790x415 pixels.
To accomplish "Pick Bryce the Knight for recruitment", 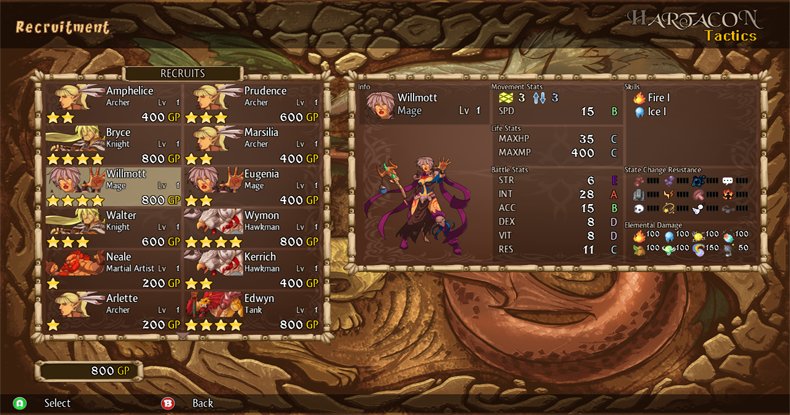I will point(114,144).
